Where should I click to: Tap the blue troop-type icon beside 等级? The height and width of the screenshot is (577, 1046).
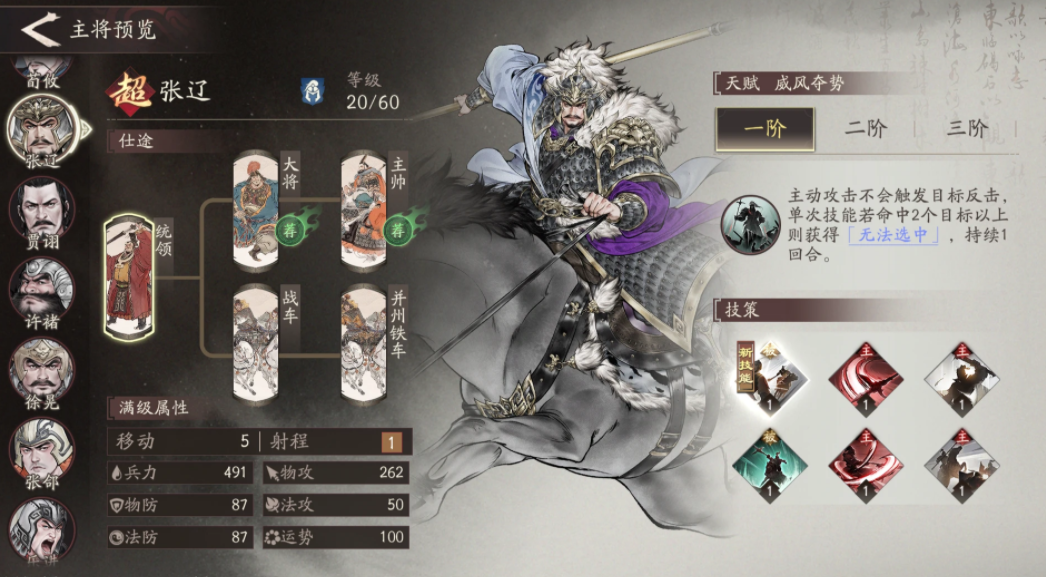313,90
